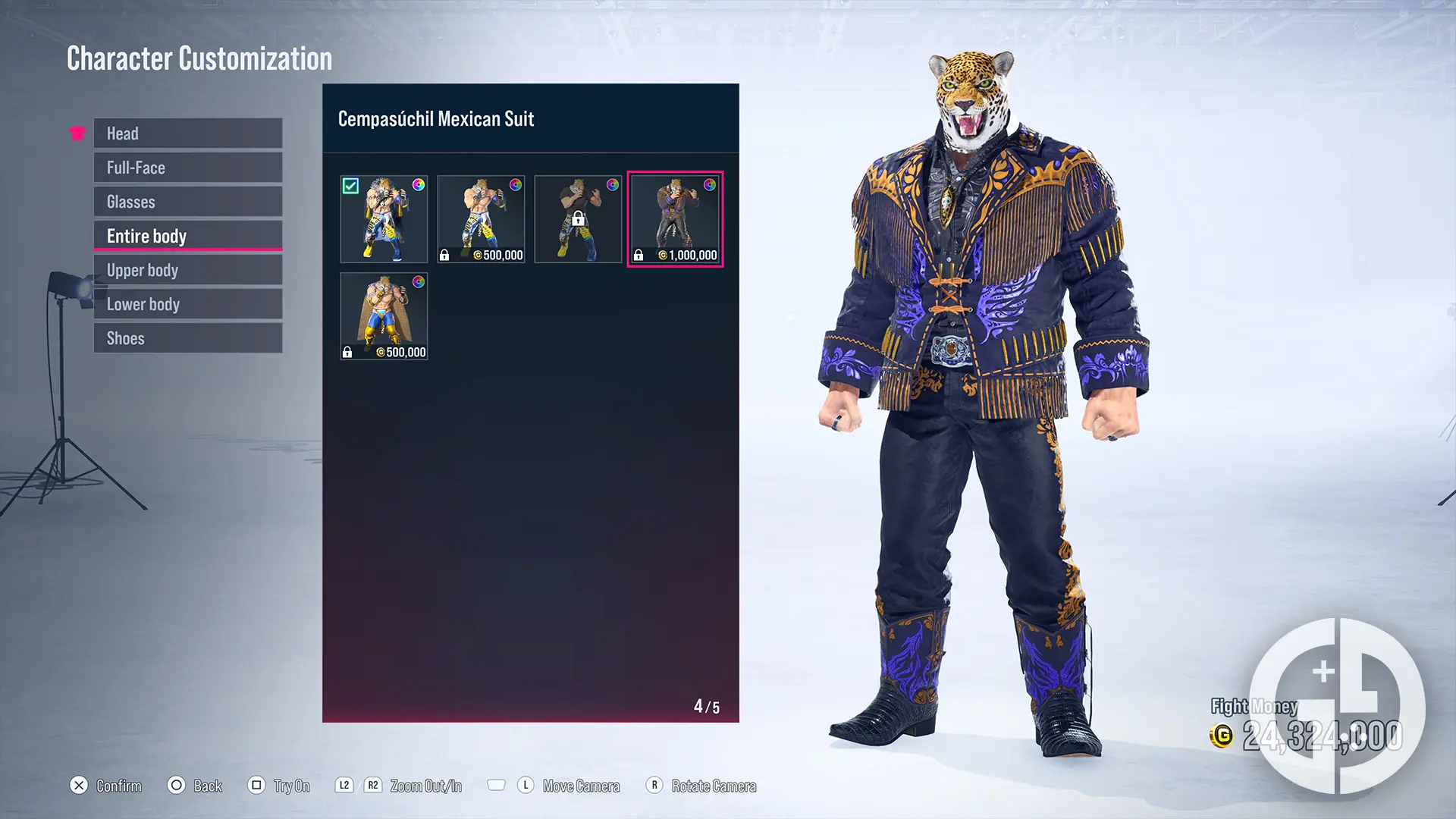Image resolution: width=1456 pixels, height=819 pixels.
Task: Uncheck the equipped default King suit
Action: [x=351, y=184]
